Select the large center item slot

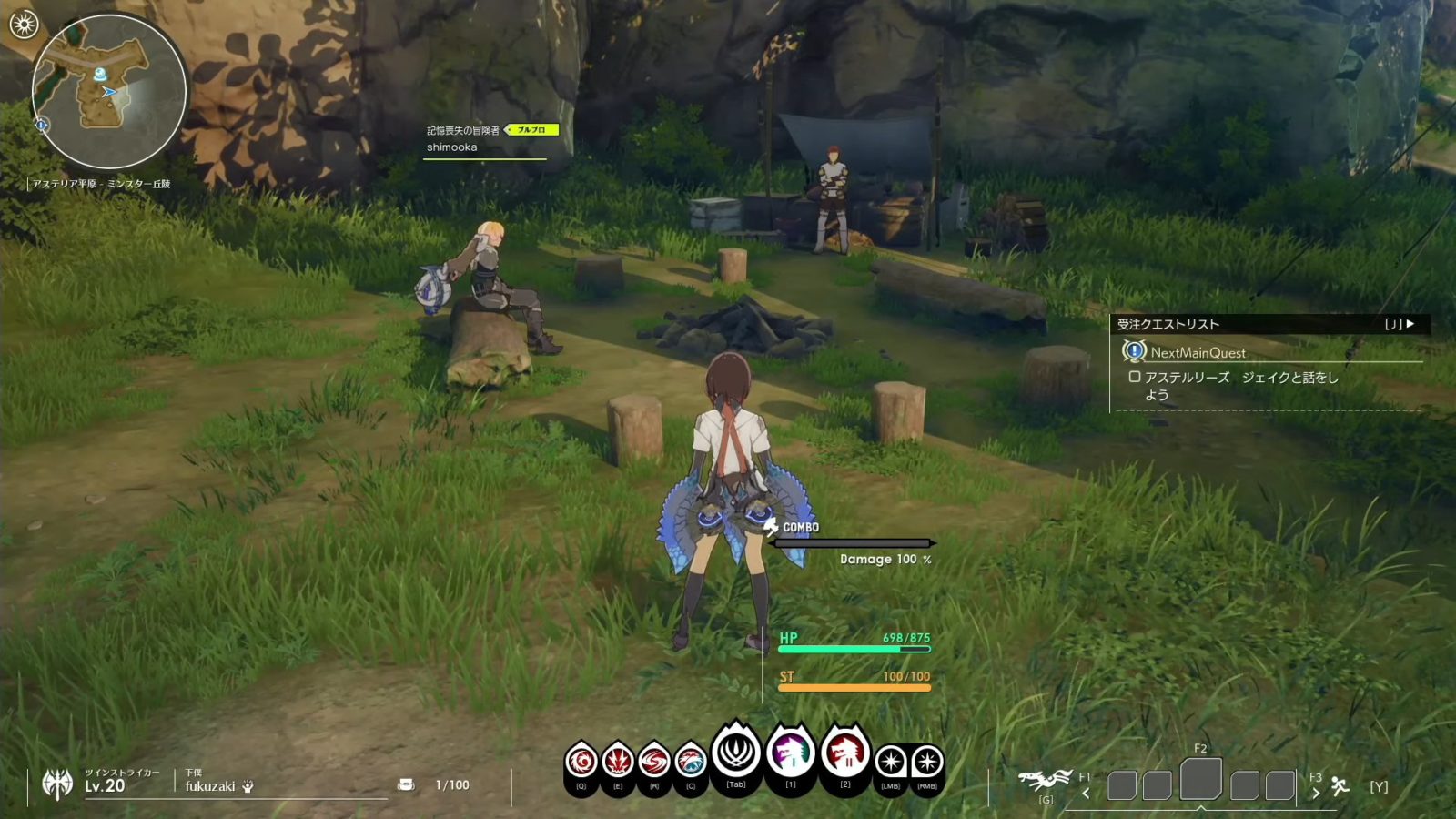(x=1201, y=780)
